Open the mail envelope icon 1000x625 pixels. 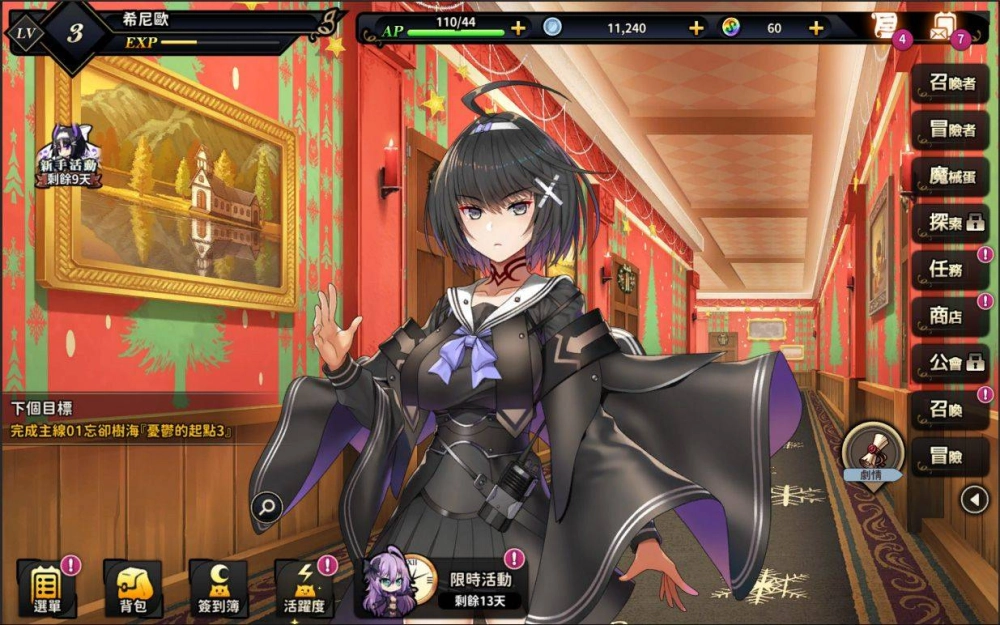945,25
